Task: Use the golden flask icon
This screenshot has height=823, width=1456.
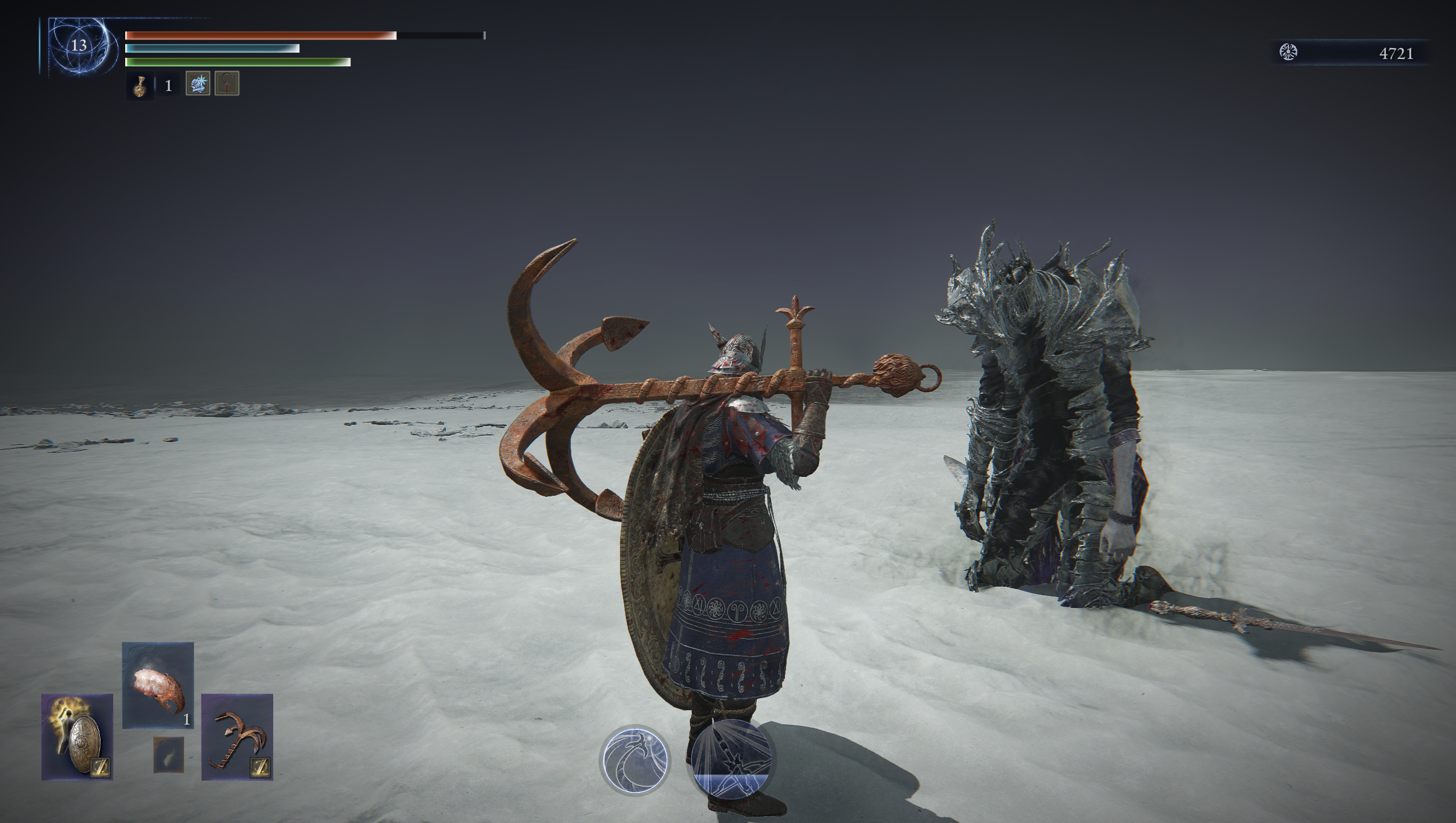Action: coord(139,86)
